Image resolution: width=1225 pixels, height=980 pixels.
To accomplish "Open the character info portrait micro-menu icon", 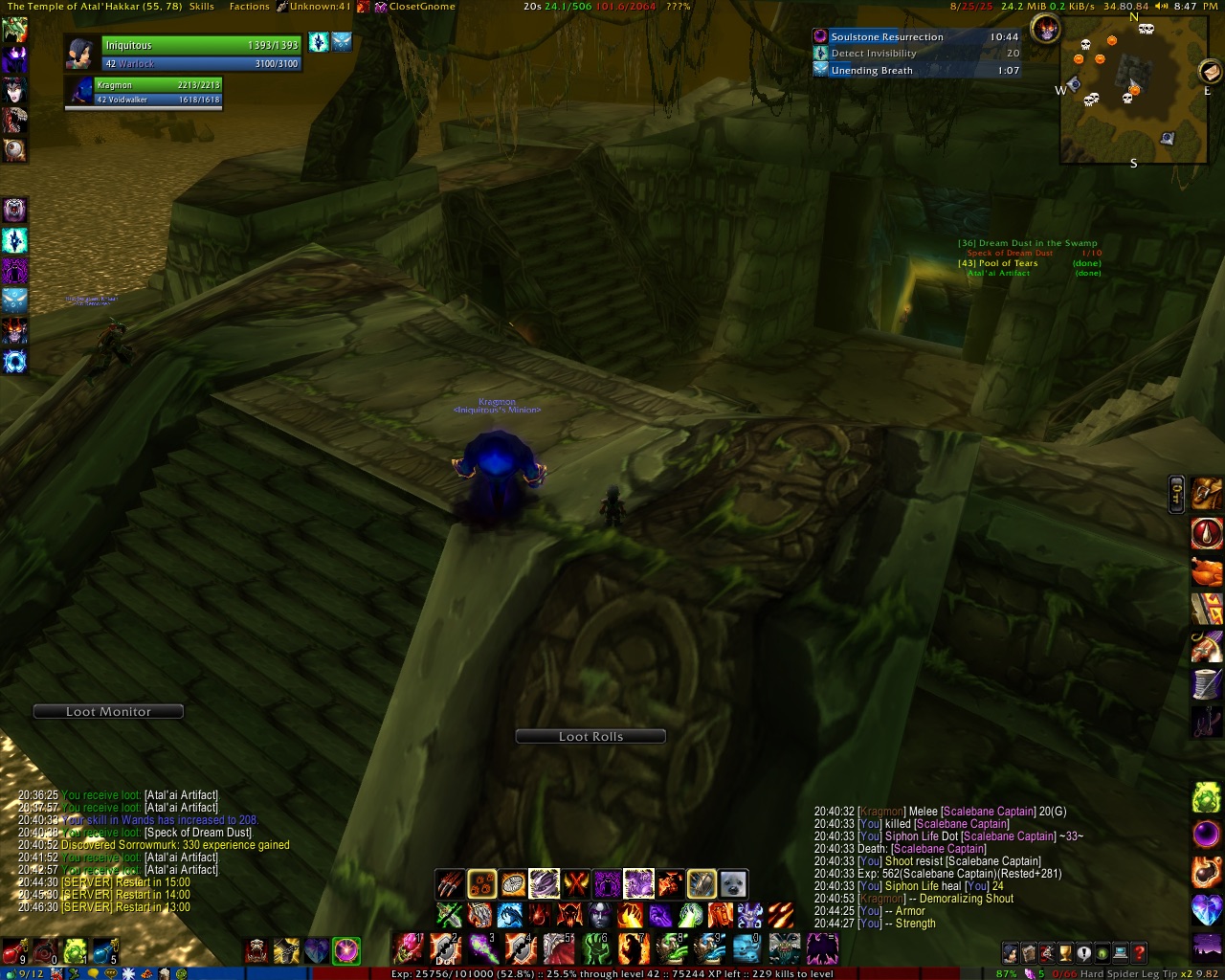I will [x=1011, y=952].
